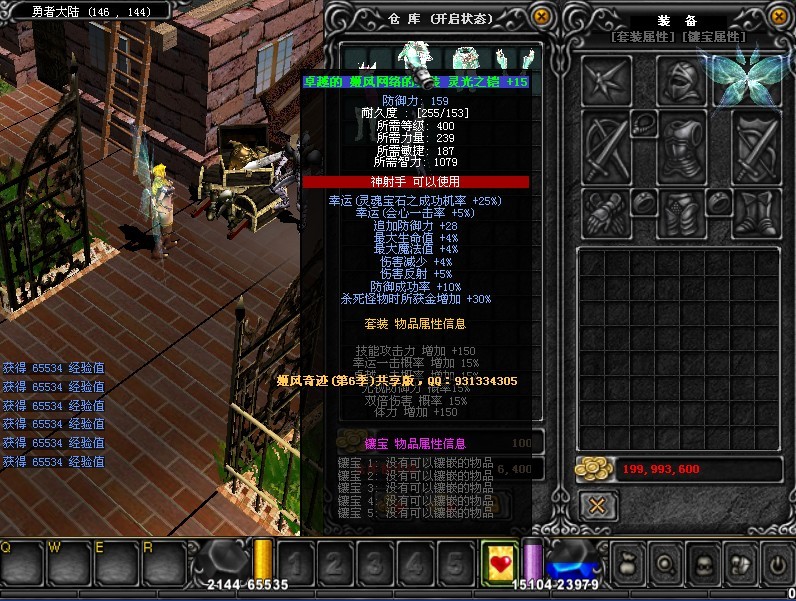
Task: Select the body armor equipment slot
Action: pyautogui.click(x=683, y=145)
